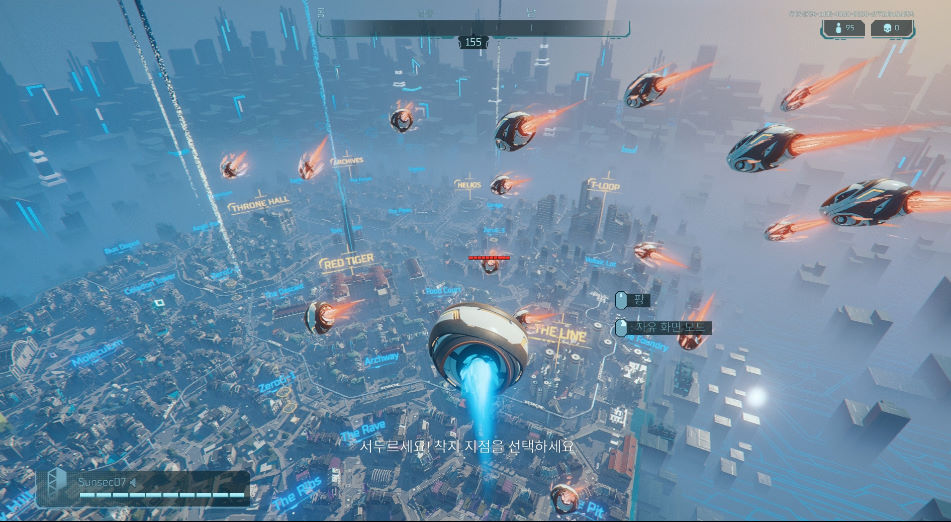Select the HELIOS district marker
This screenshot has width=951, height=522.
coord(468,185)
